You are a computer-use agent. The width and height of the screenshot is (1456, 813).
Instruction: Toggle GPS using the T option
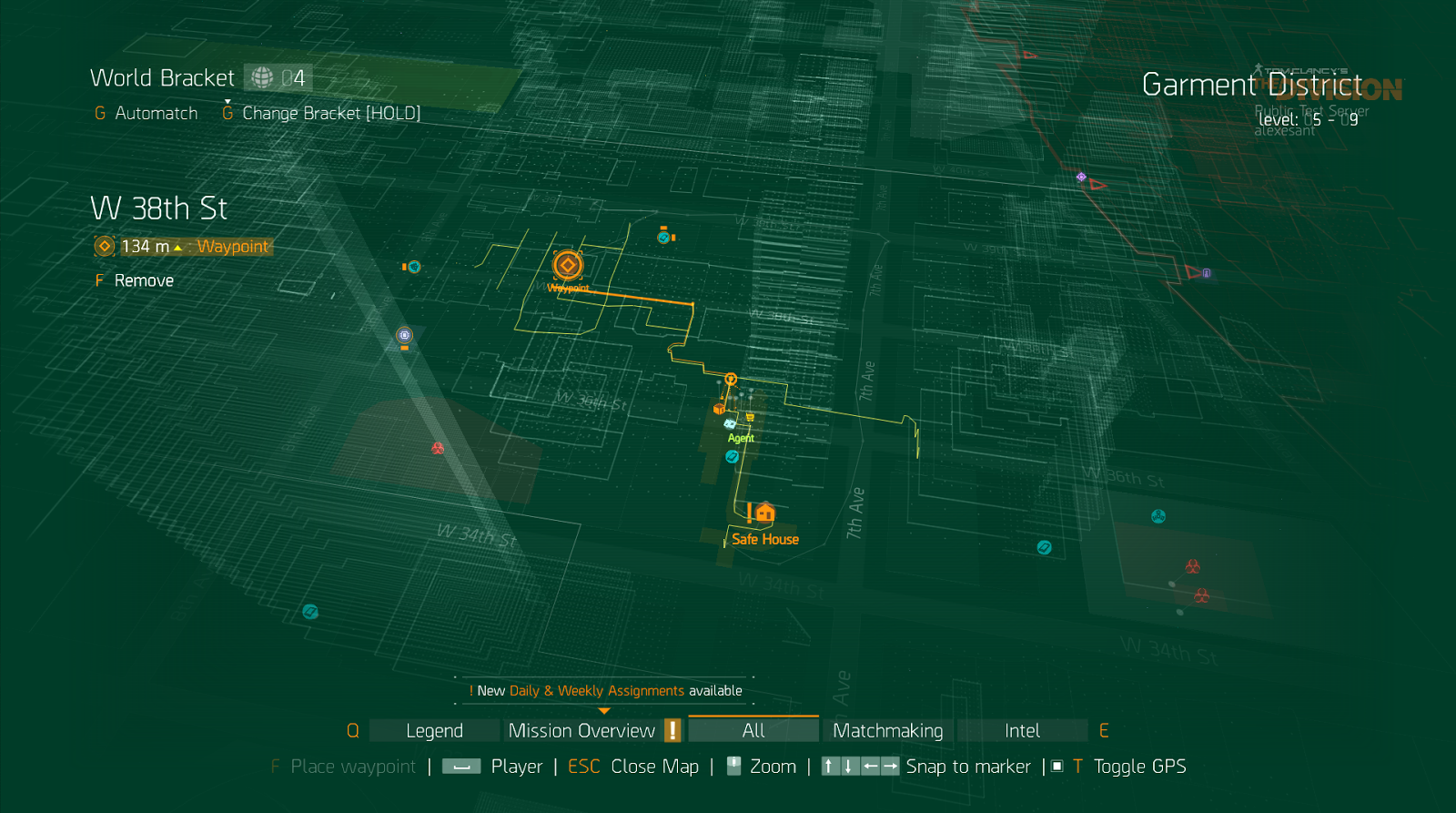click(1077, 766)
